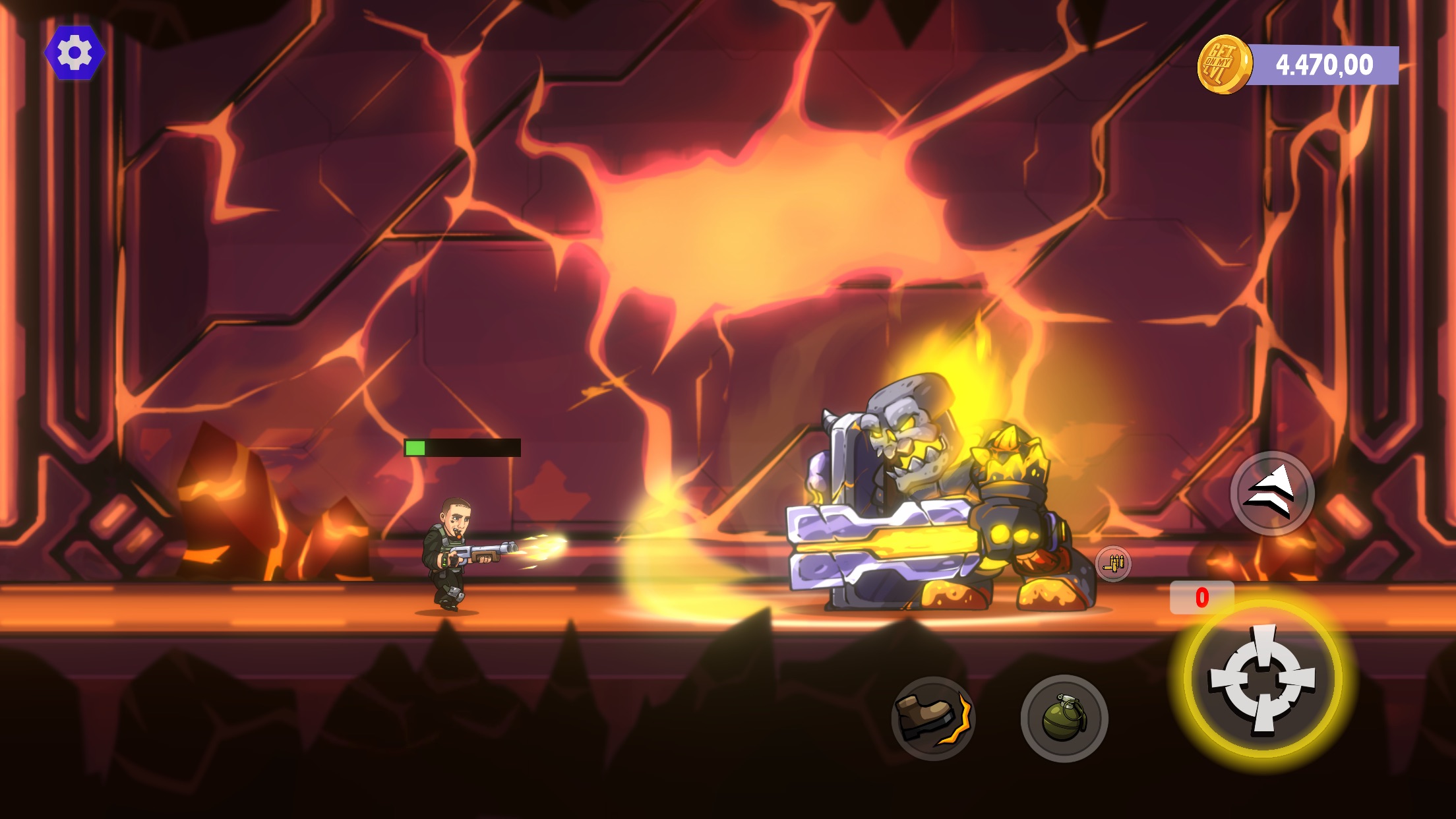The height and width of the screenshot is (819, 1456).
Task: Activate the boot dash ability
Action: coord(933,718)
